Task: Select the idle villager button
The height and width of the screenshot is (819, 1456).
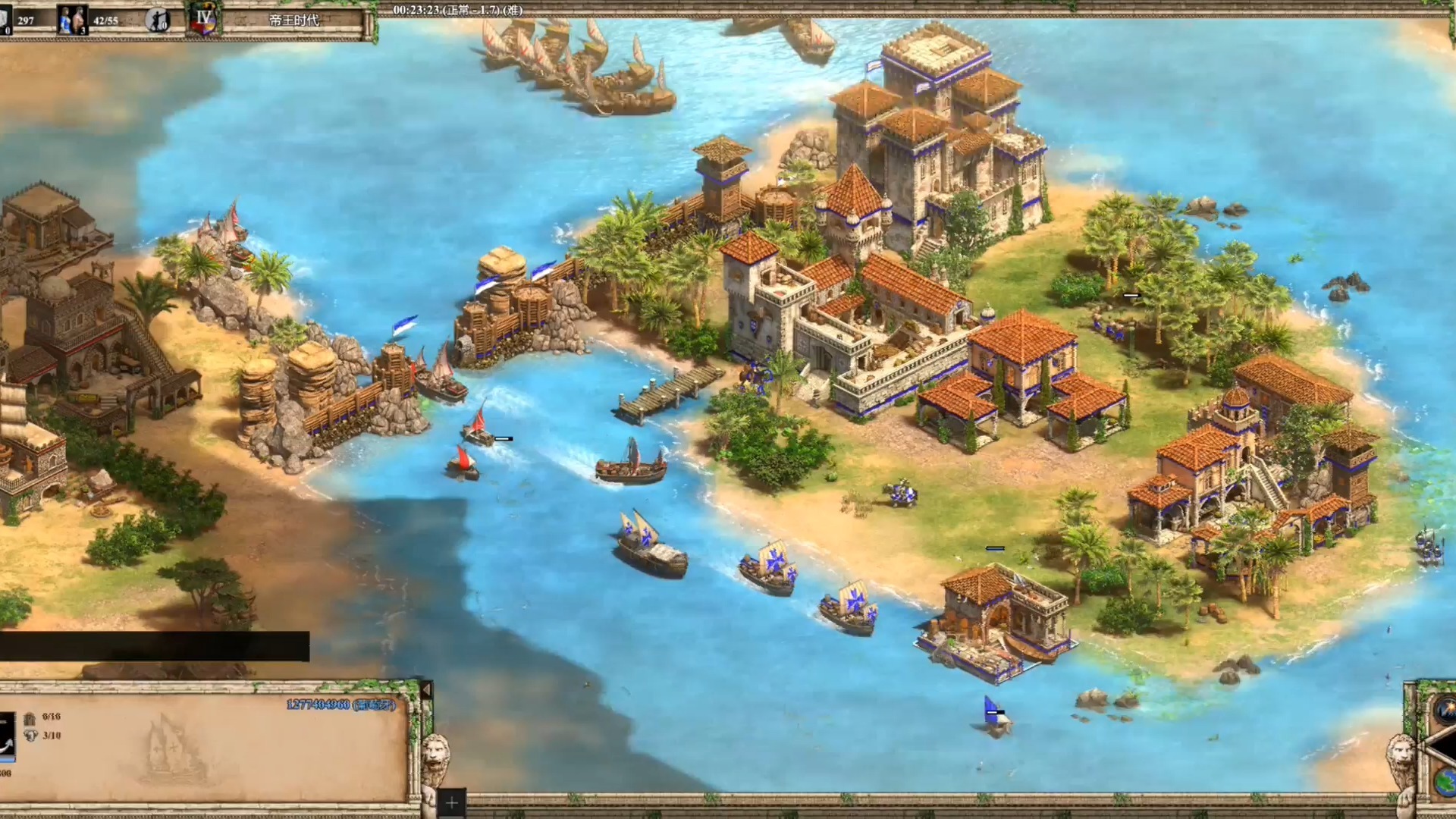Action: (158, 20)
